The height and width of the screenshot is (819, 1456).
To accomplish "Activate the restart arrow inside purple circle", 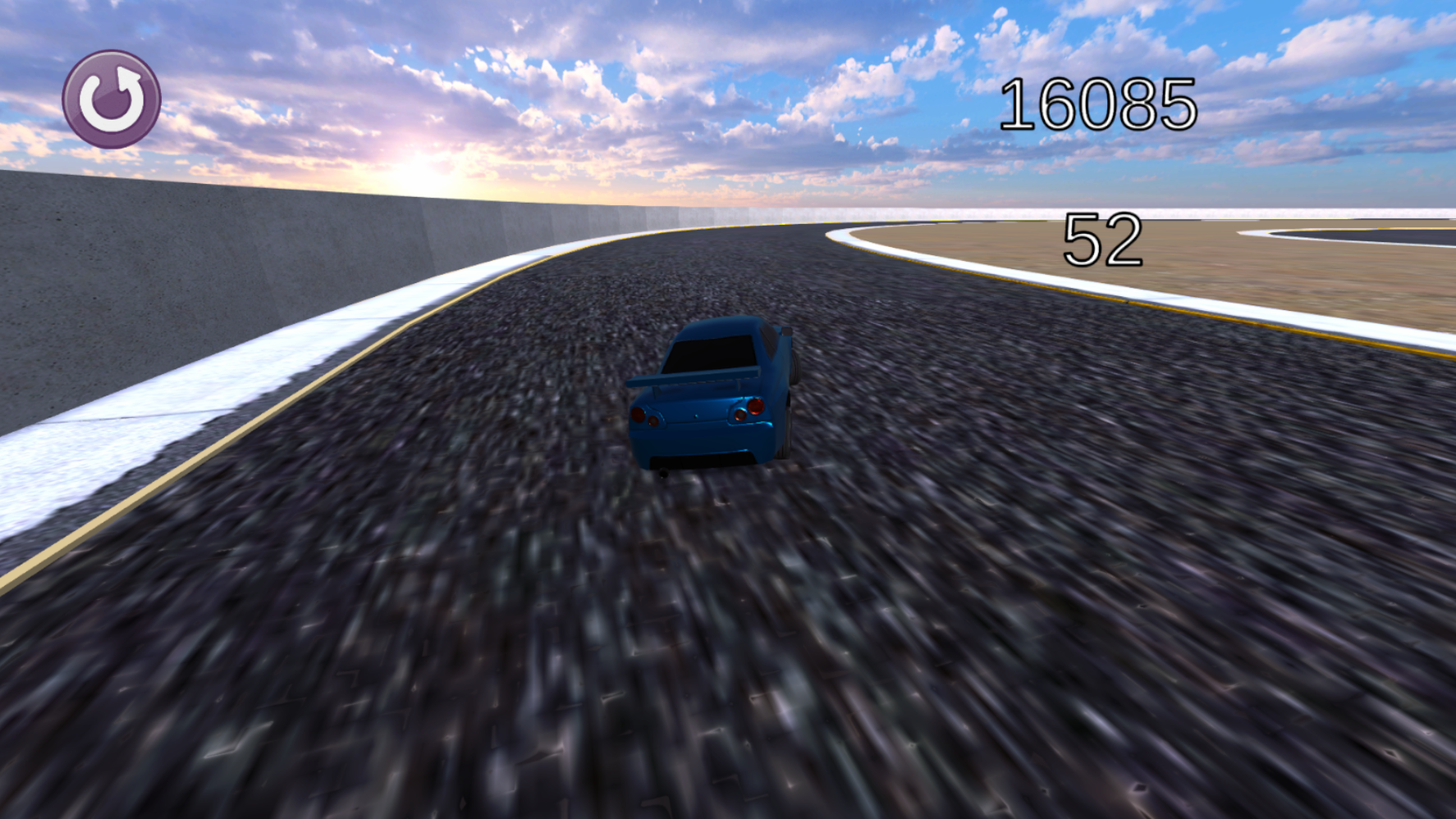I will point(113,97).
